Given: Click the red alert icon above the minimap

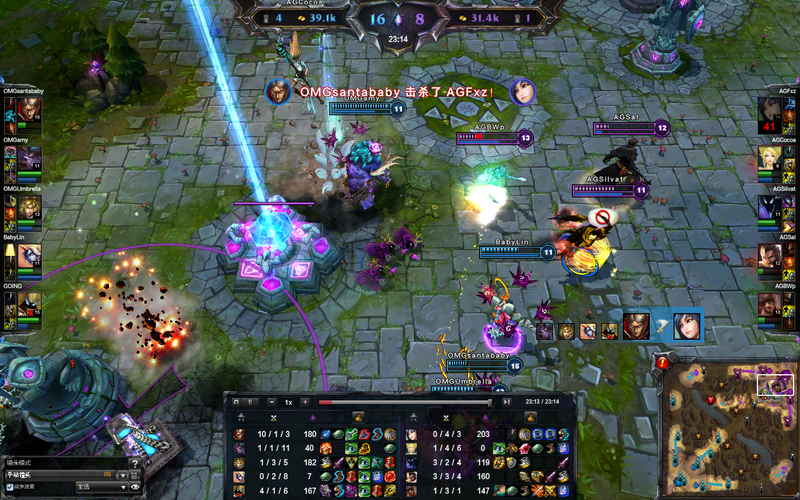Looking at the screenshot, I should point(662,363).
